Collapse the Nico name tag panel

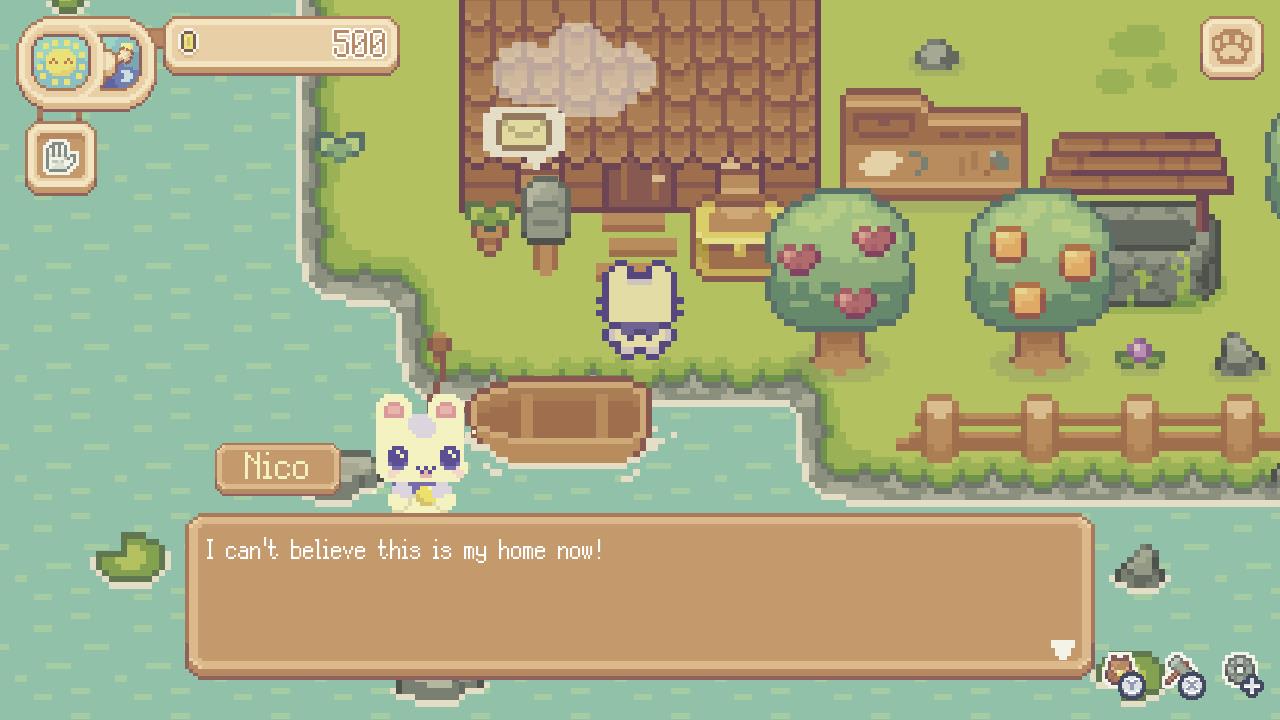click(x=277, y=467)
